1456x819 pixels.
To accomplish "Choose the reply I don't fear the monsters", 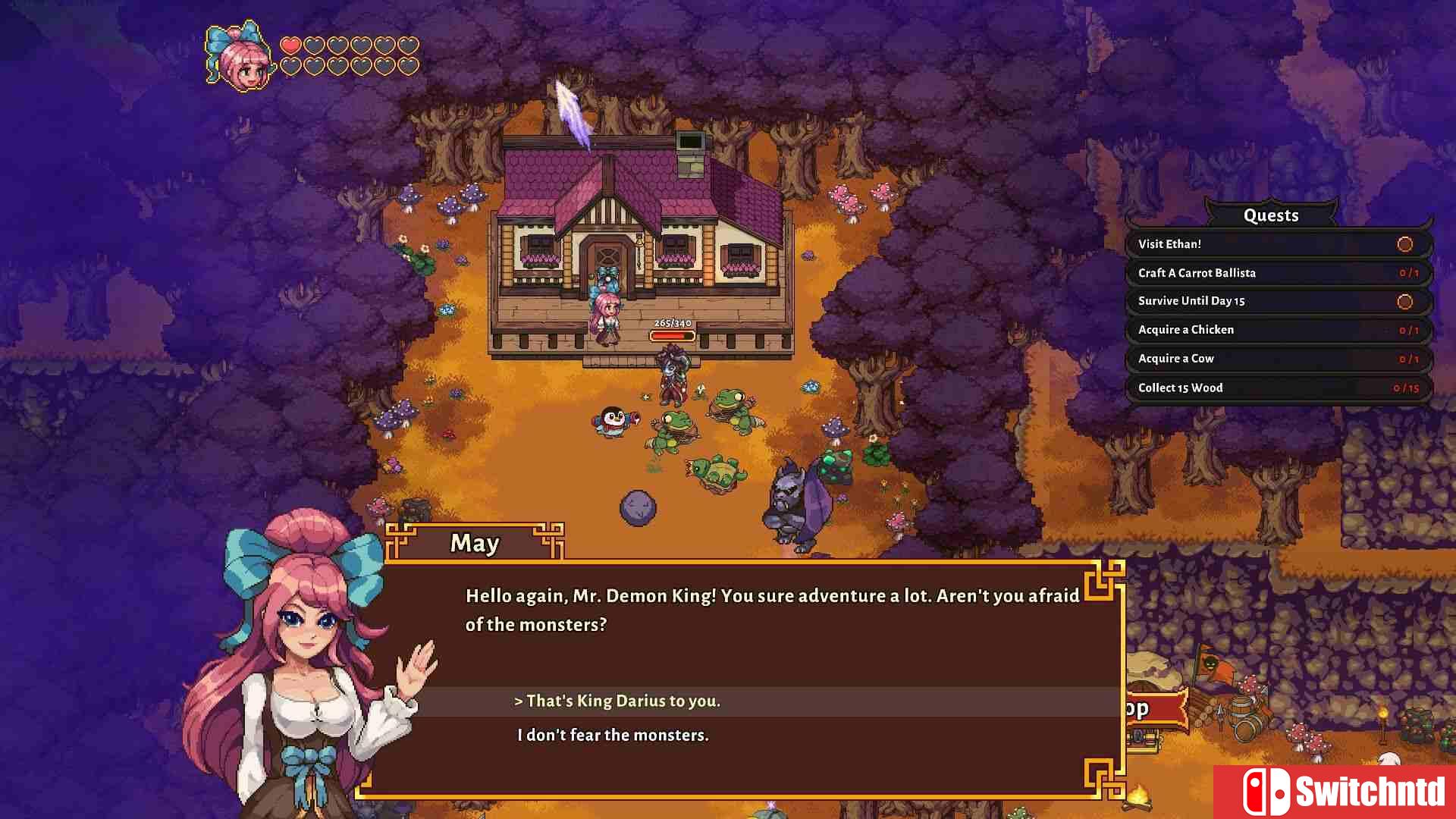I will 613,735.
